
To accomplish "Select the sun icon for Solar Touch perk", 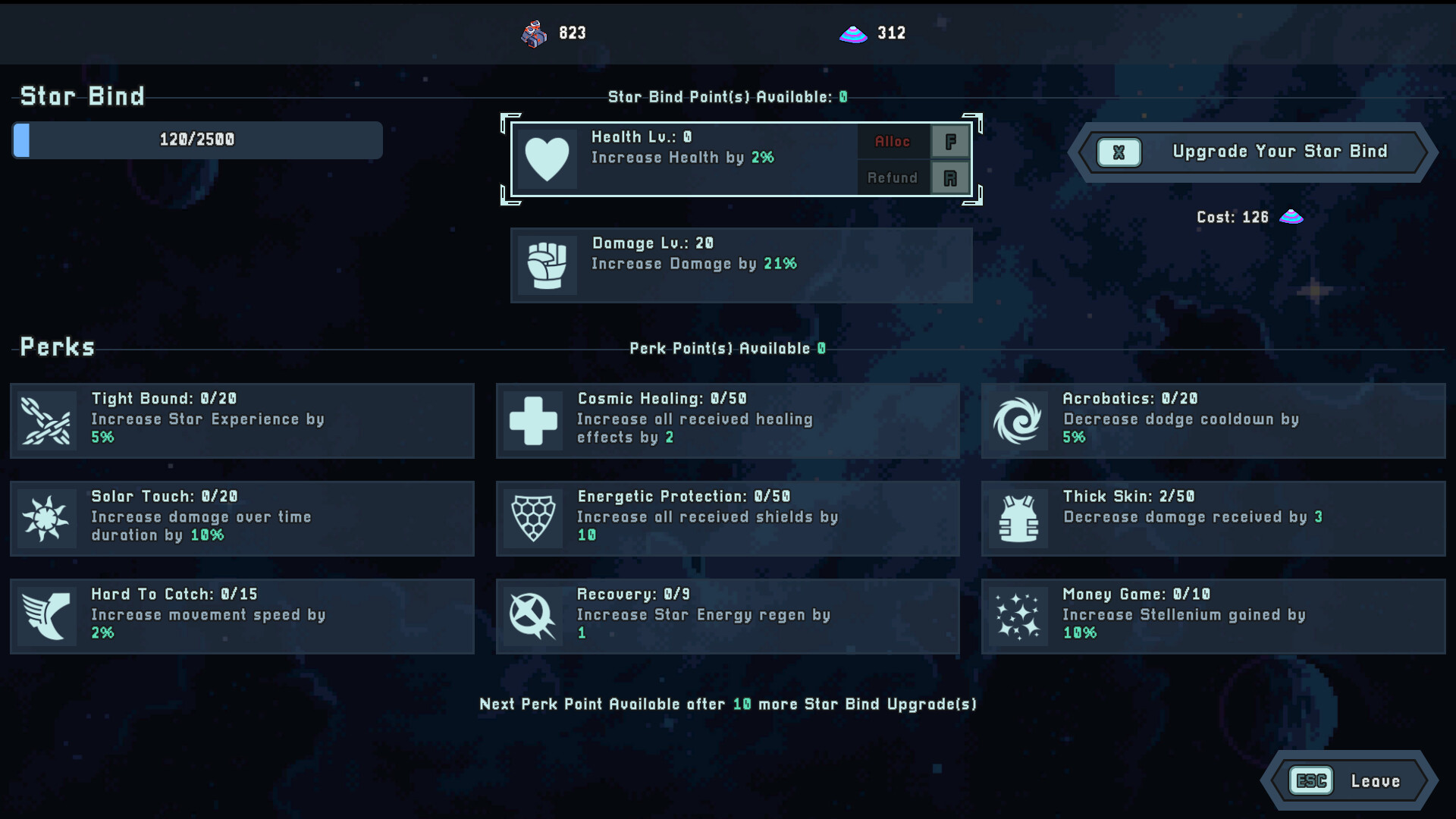I will 47,519.
